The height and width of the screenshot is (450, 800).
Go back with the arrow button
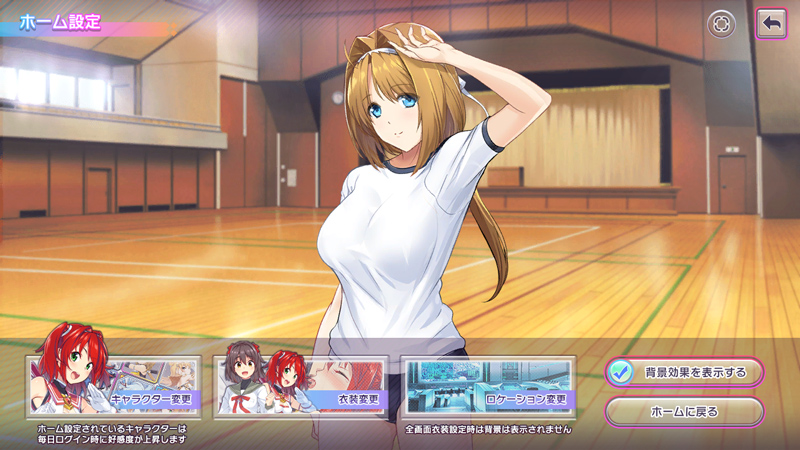click(771, 24)
